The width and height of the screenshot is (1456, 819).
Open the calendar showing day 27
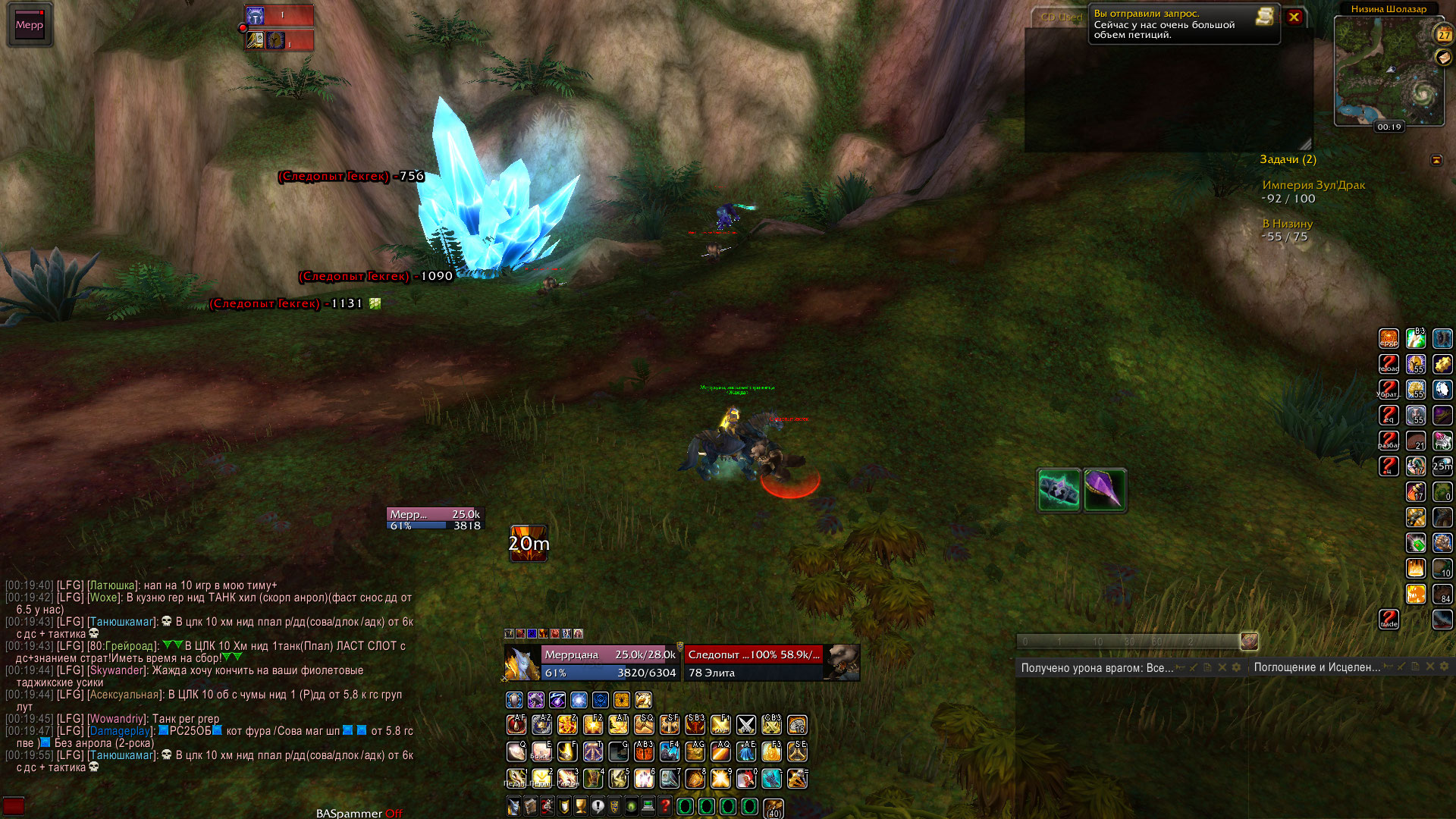pyautogui.click(x=1443, y=34)
